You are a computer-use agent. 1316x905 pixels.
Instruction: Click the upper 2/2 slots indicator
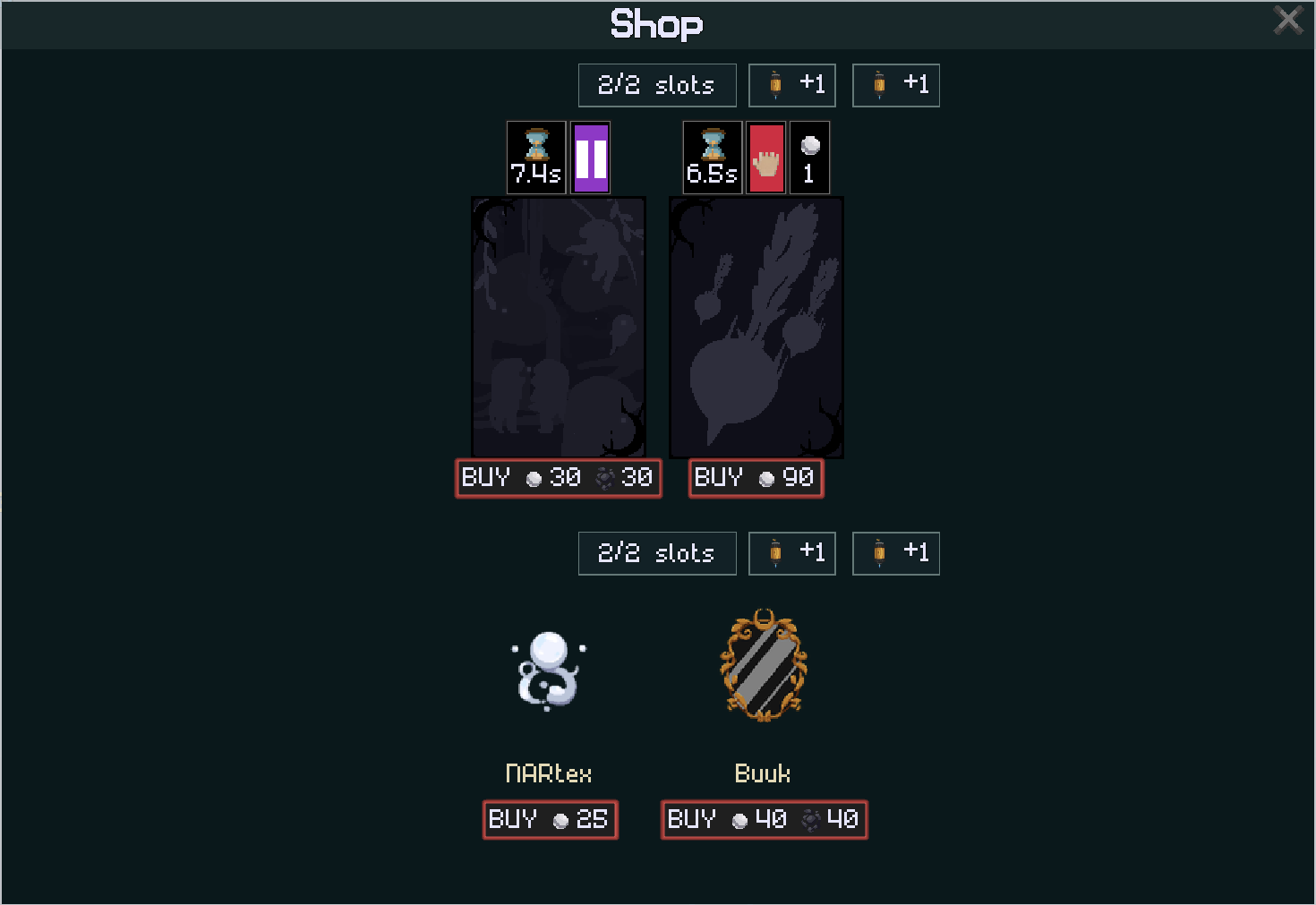[656, 84]
